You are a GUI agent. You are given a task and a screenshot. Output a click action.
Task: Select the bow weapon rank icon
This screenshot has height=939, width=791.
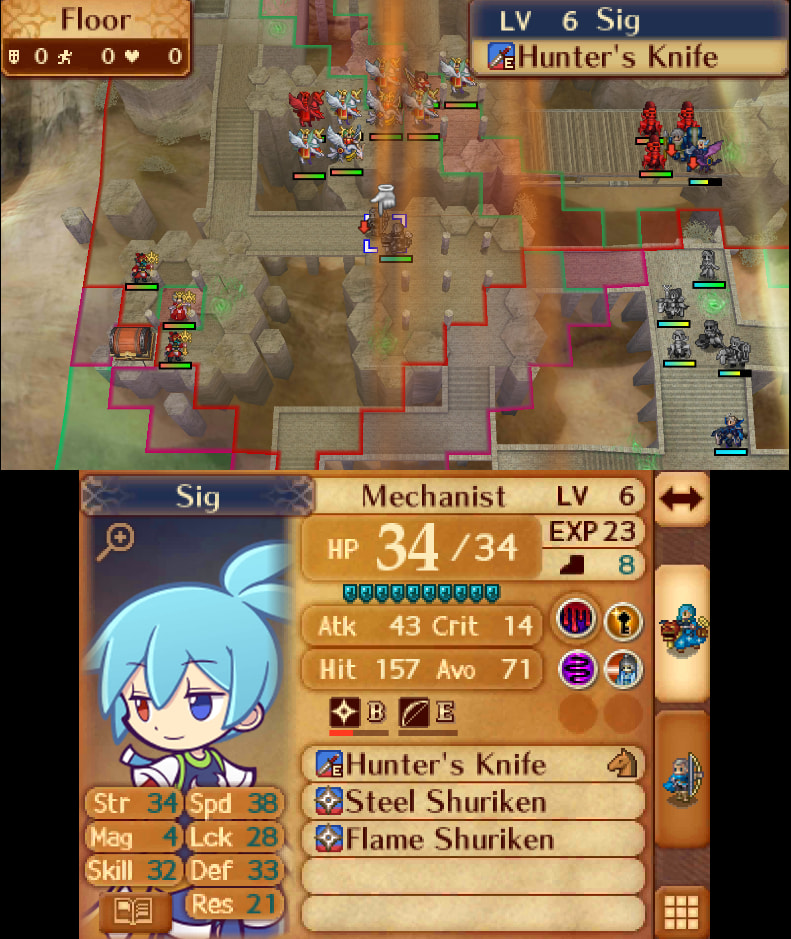click(x=413, y=712)
